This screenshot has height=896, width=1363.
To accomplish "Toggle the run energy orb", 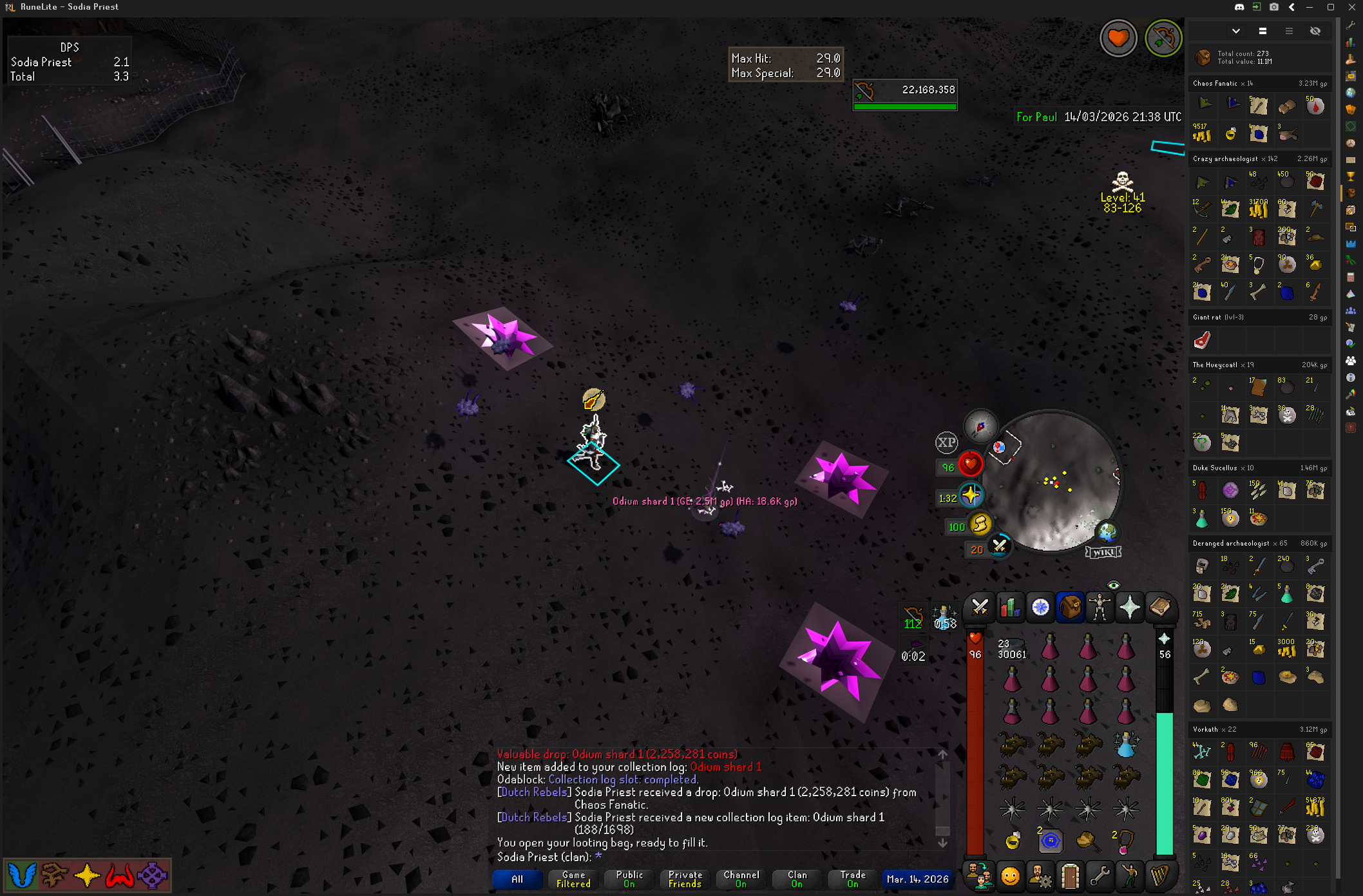I will tap(980, 524).
